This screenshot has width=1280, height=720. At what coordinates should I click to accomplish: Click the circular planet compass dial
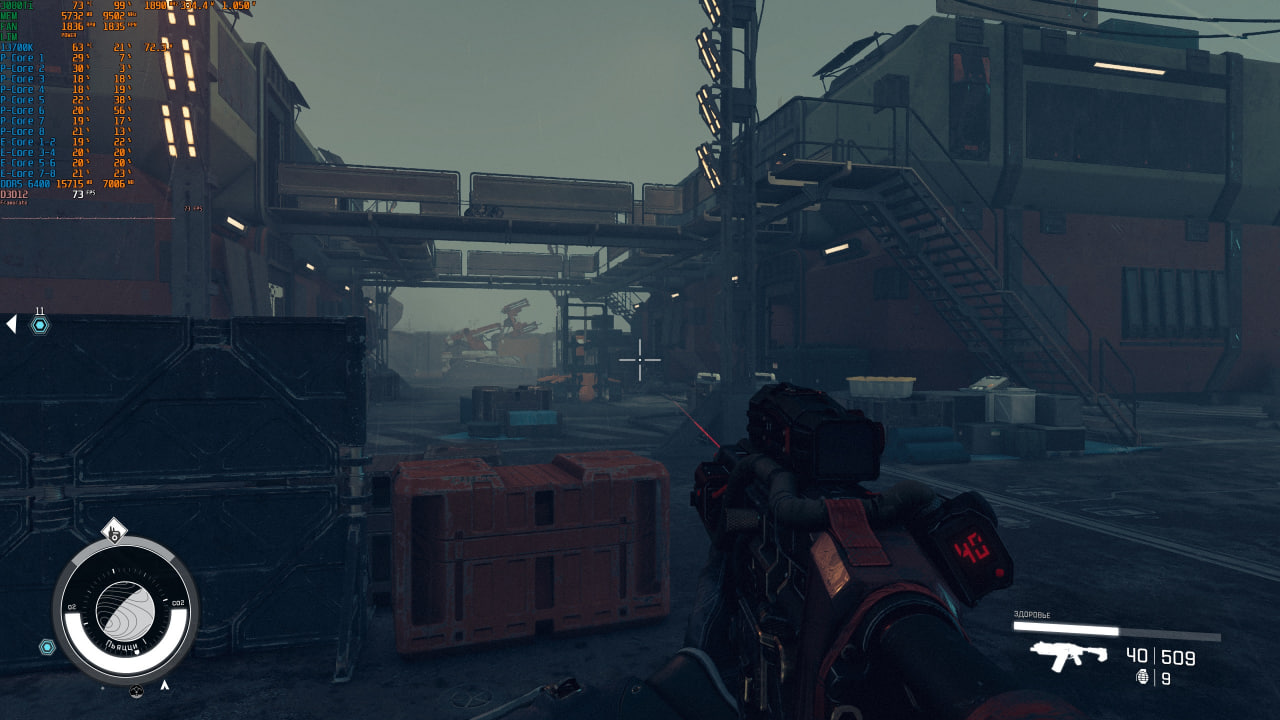tap(125, 608)
